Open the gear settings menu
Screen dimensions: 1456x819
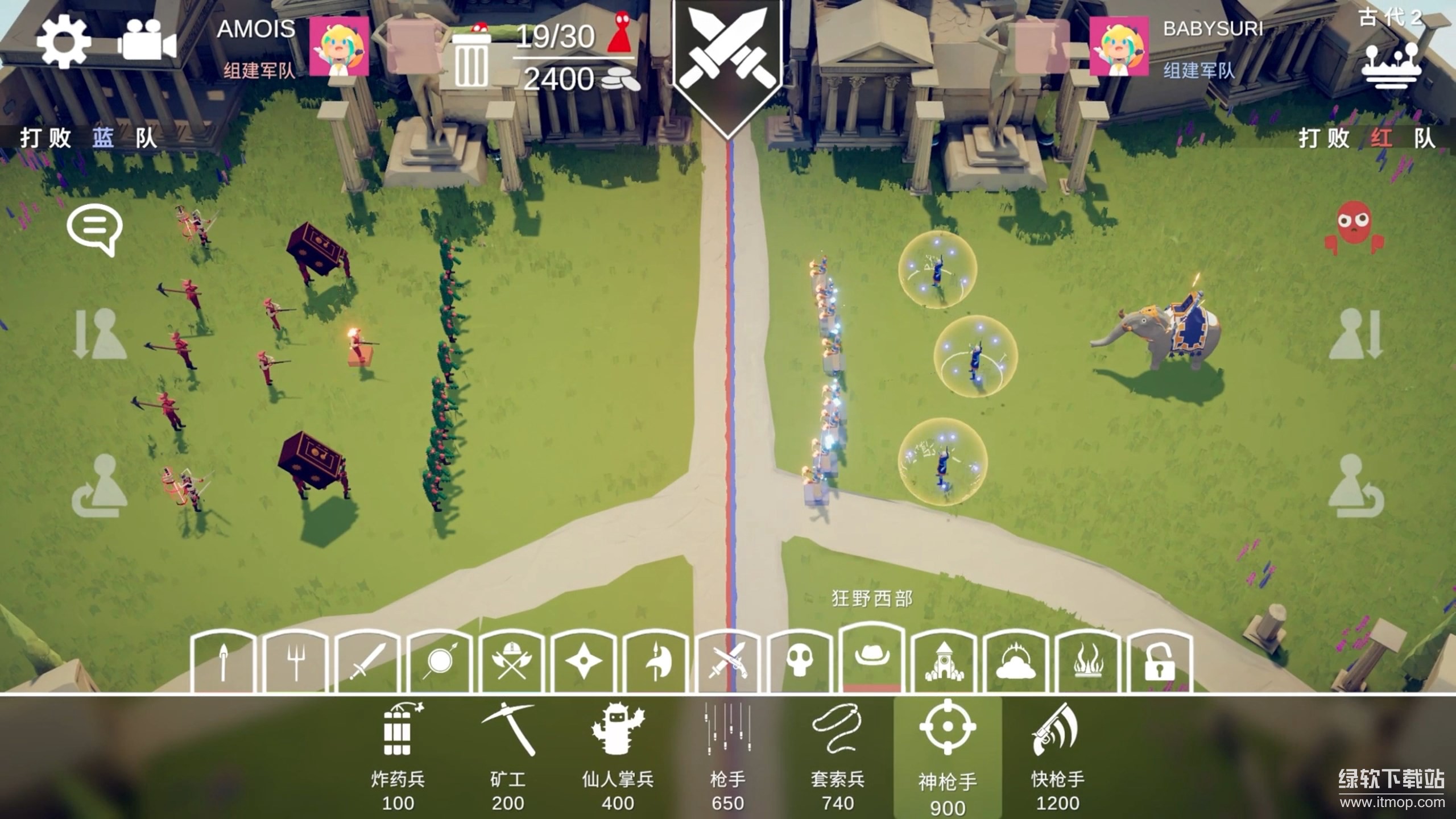point(63,42)
